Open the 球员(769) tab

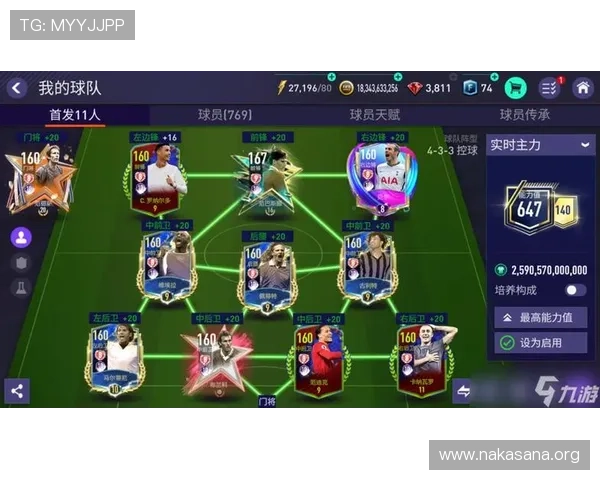(x=225, y=115)
